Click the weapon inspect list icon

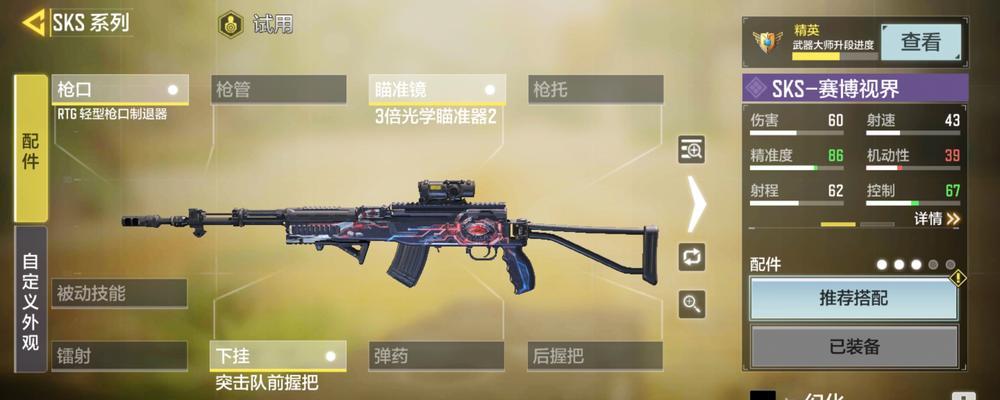tap(692, 150)
